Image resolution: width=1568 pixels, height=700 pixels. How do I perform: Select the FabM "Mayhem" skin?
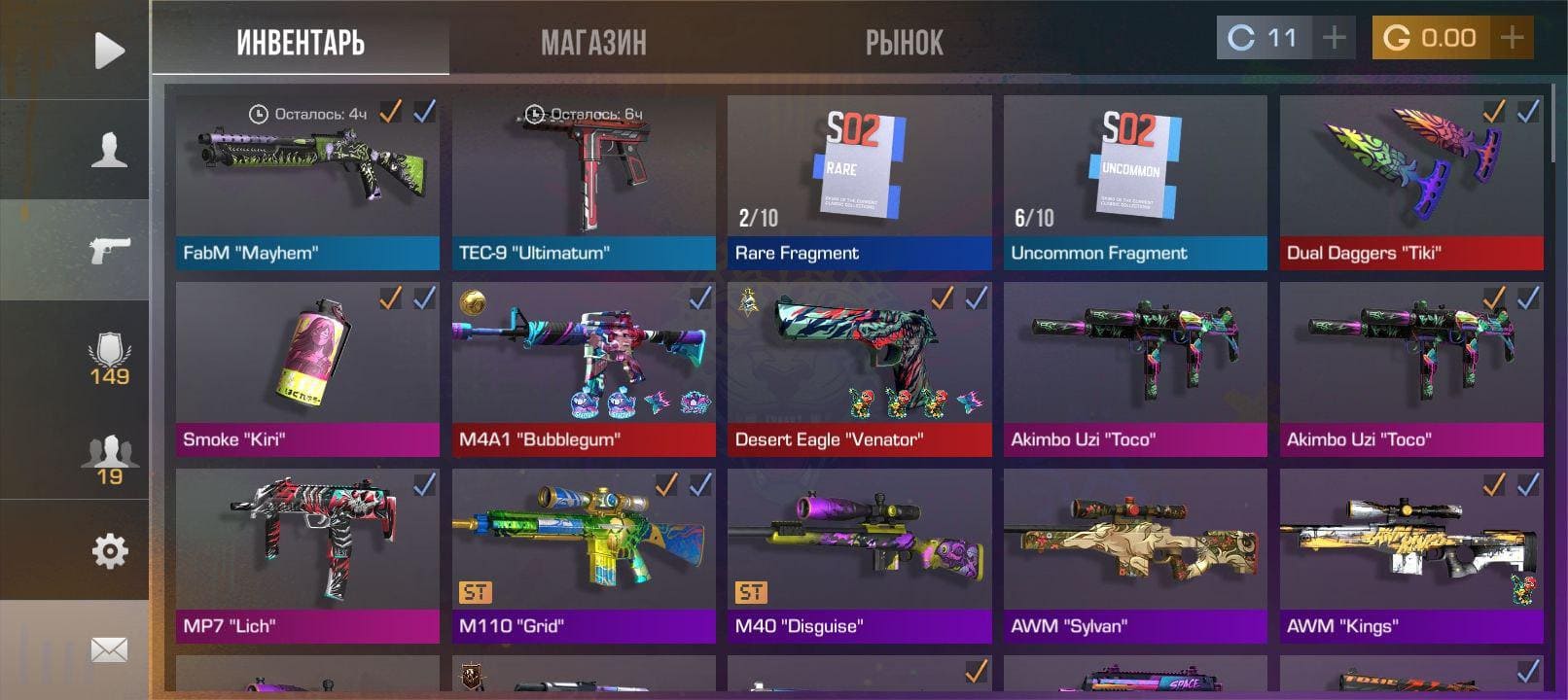tap(307, 182)
